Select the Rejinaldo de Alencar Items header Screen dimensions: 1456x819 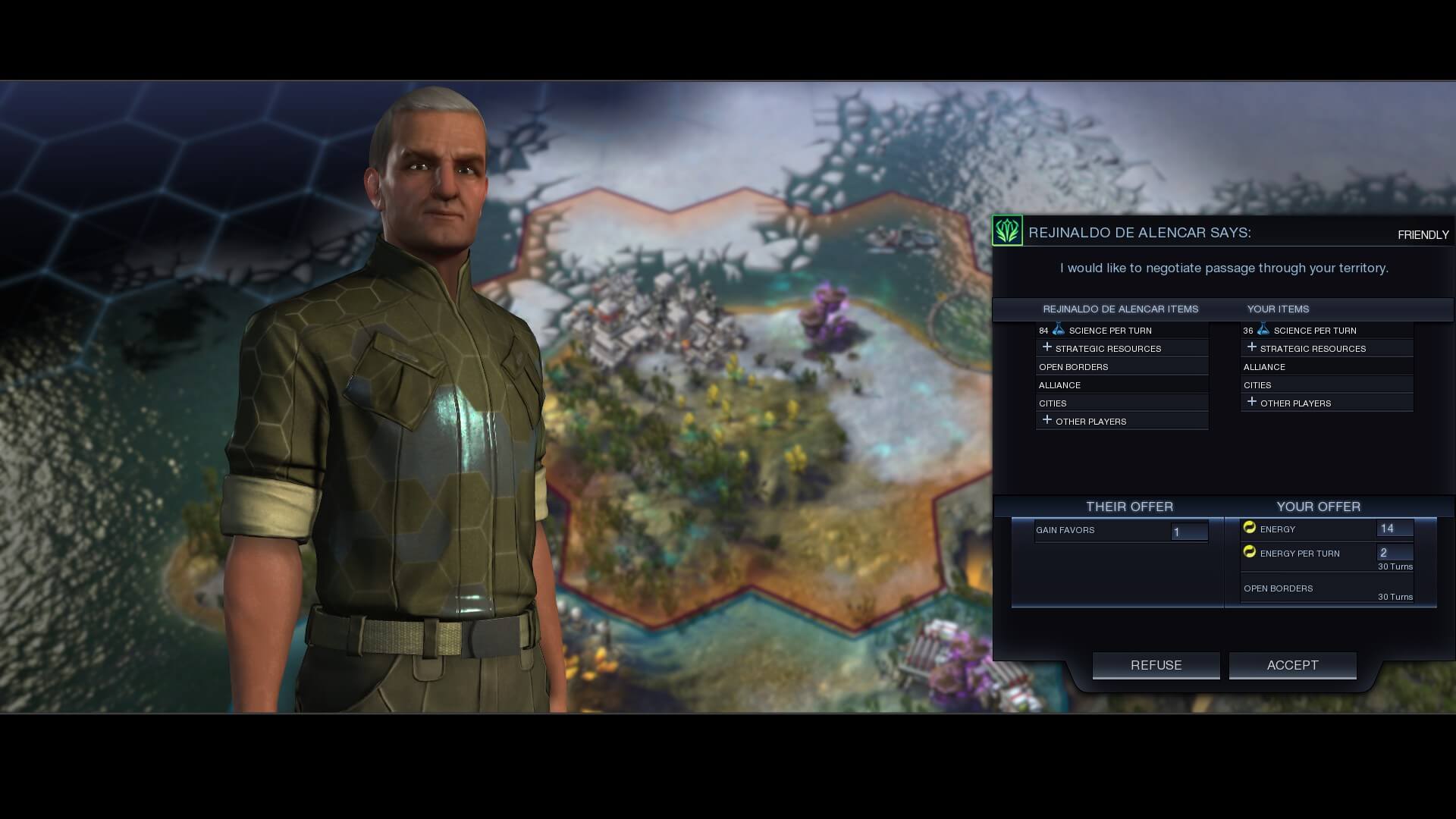click(x=1121, y=309)
